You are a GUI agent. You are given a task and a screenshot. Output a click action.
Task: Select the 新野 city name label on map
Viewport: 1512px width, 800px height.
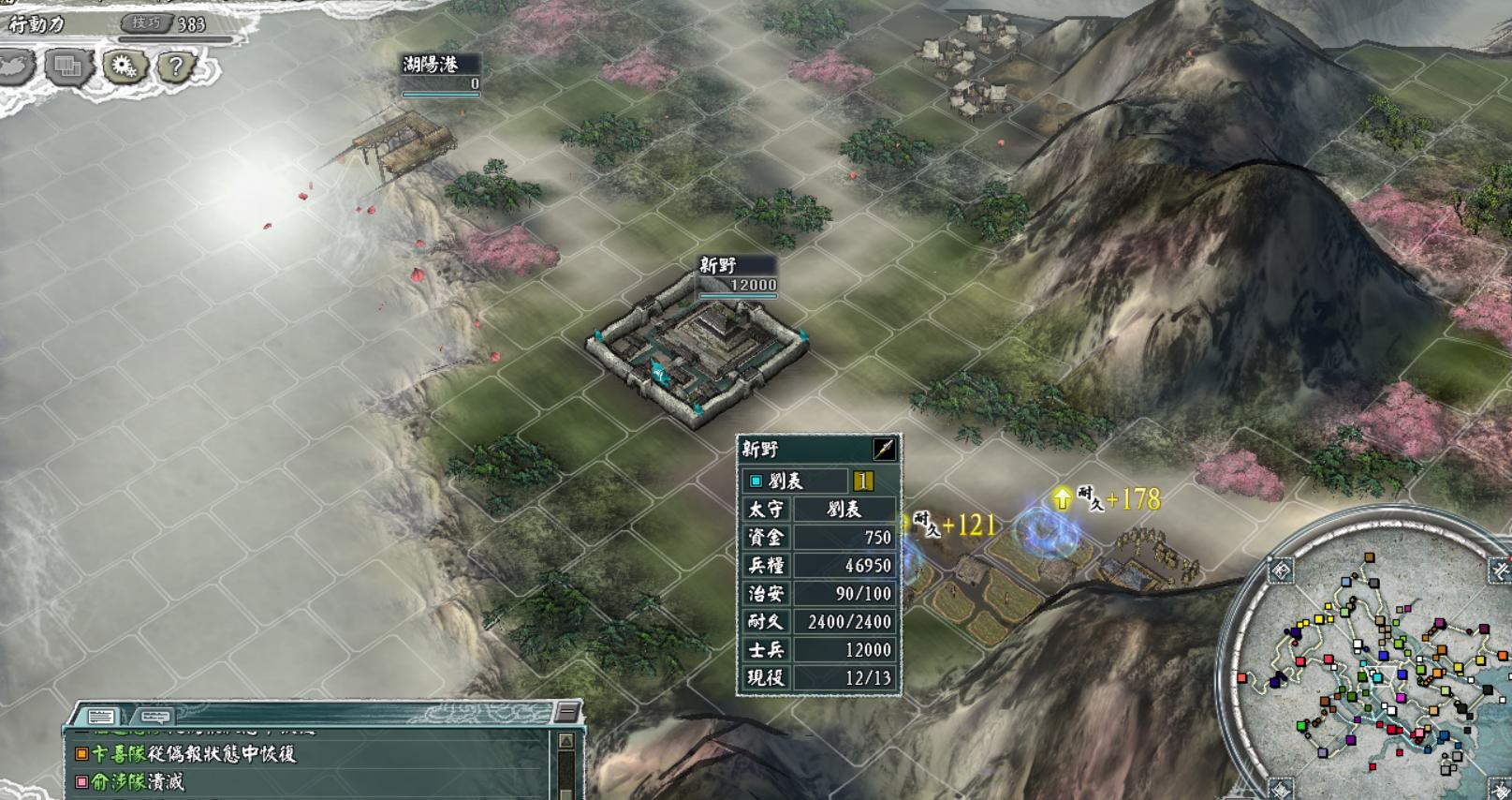(x=719, y=266)
